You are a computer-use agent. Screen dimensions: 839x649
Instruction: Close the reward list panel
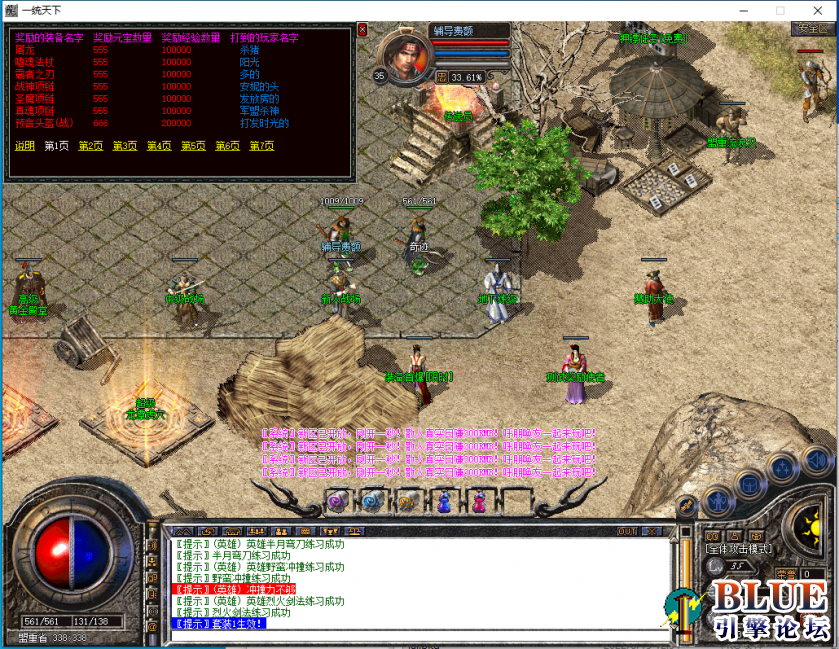point(362,30)
